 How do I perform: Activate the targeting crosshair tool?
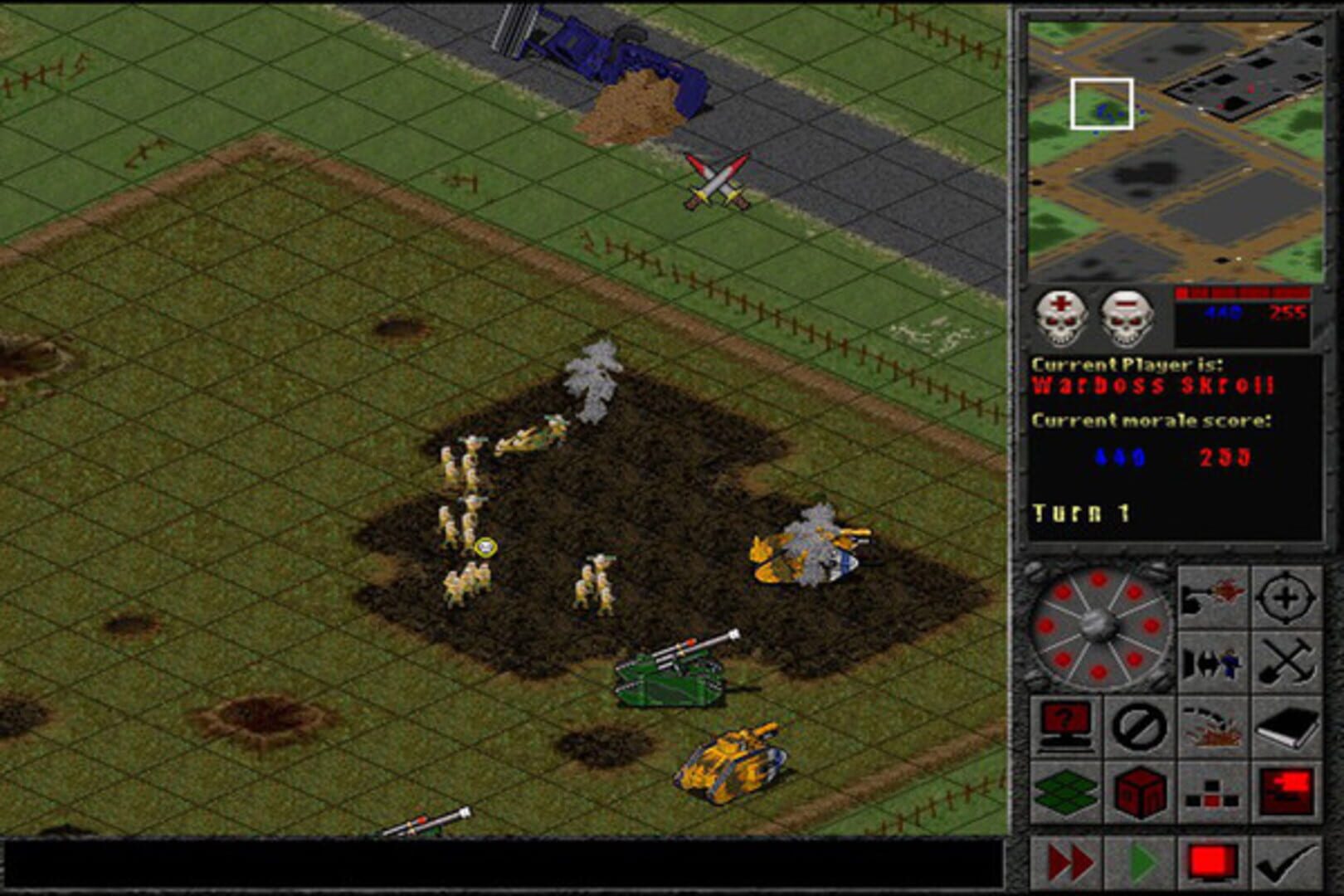[x=1286, y=599]
